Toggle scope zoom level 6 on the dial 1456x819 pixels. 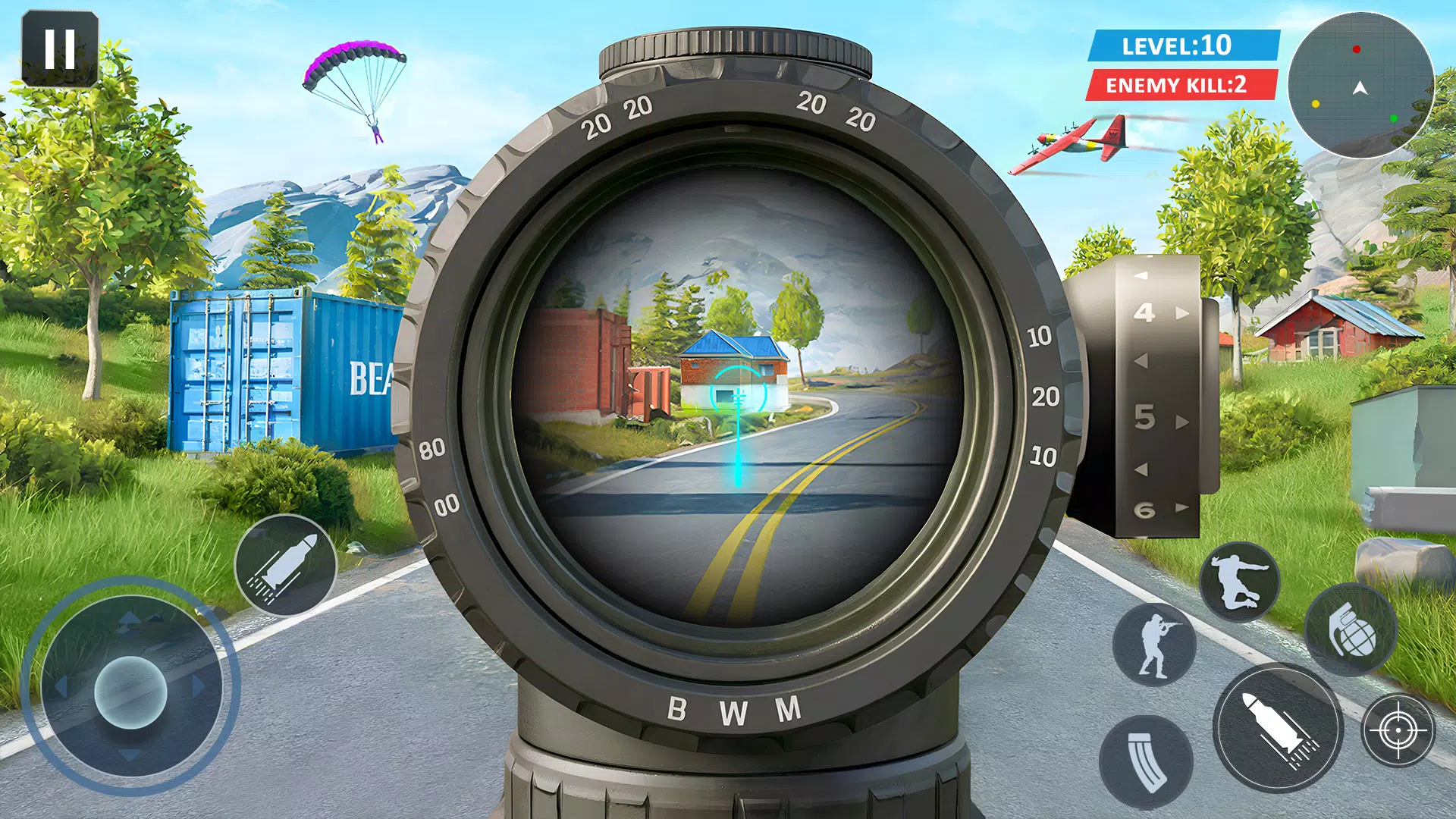click(x=1145, y=508)
